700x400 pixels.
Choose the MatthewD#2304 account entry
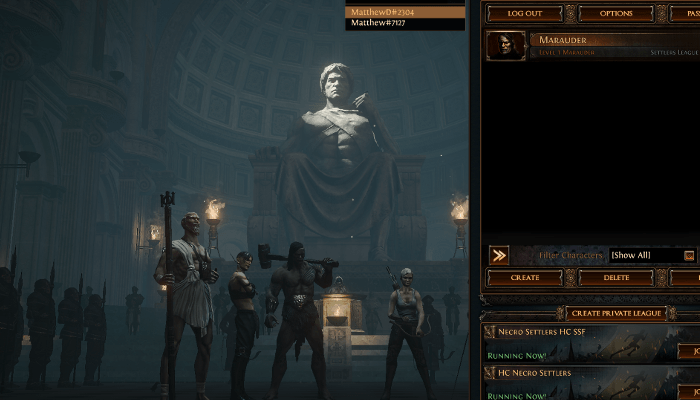(405, 12)
